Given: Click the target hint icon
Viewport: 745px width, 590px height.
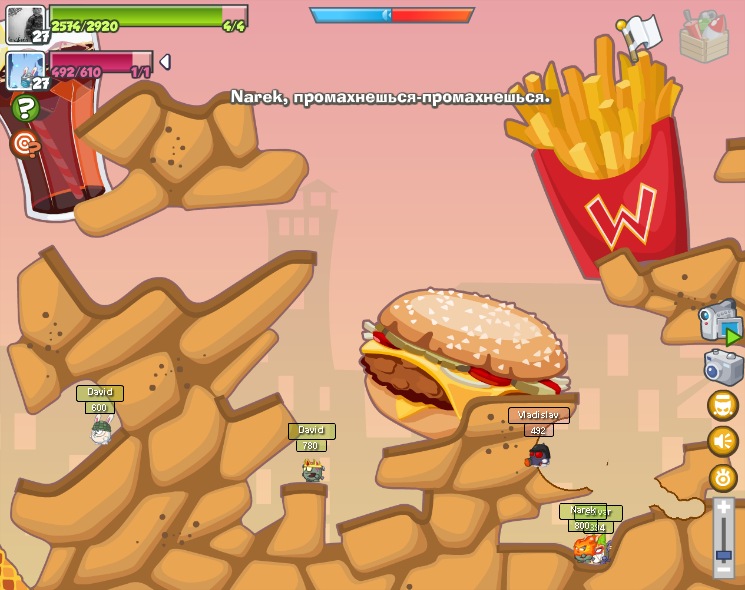Looking at the screenshot, I should pos(26,144).
